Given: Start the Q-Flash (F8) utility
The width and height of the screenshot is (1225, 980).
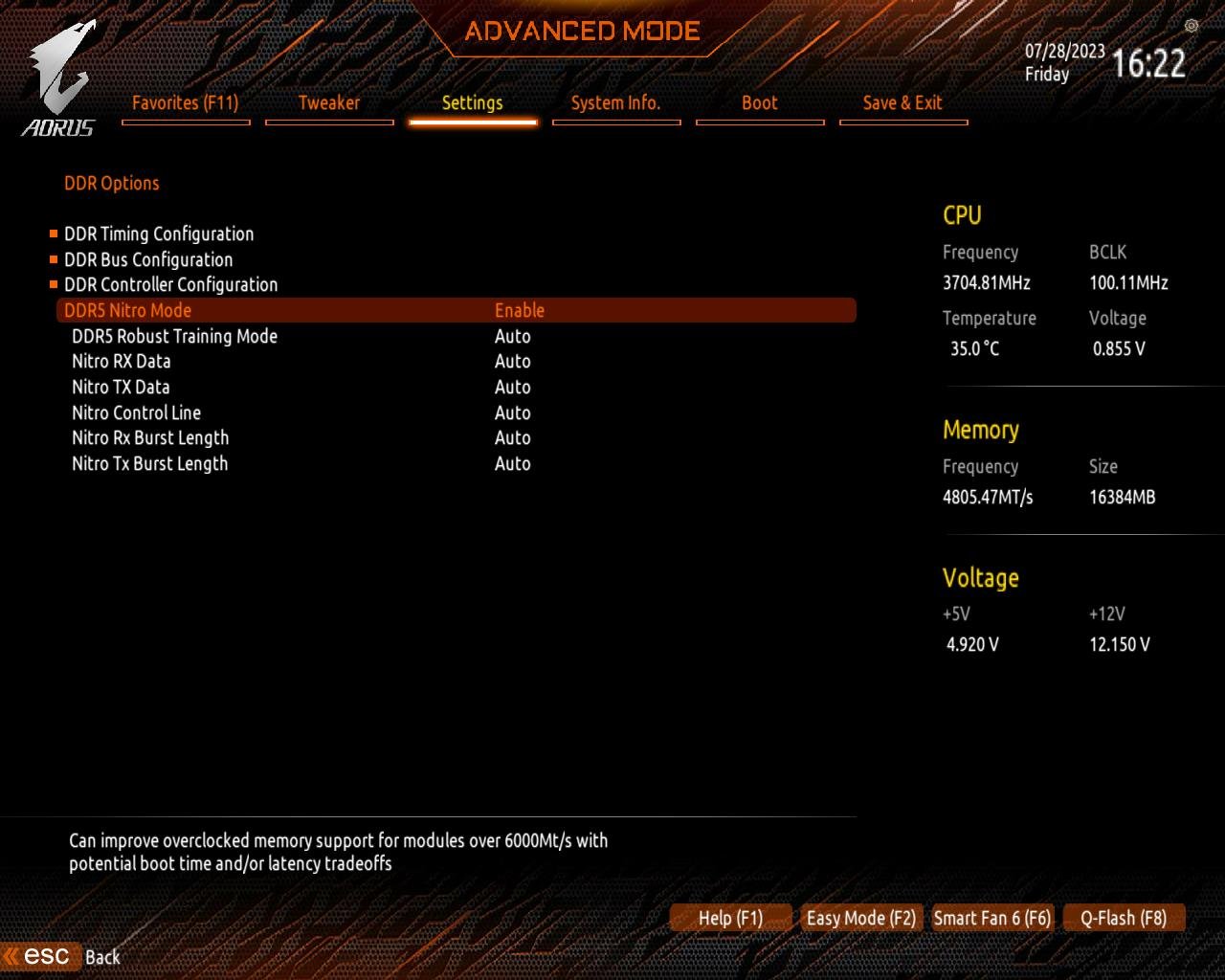Looking at the screenshot, I should (1123, 918).
